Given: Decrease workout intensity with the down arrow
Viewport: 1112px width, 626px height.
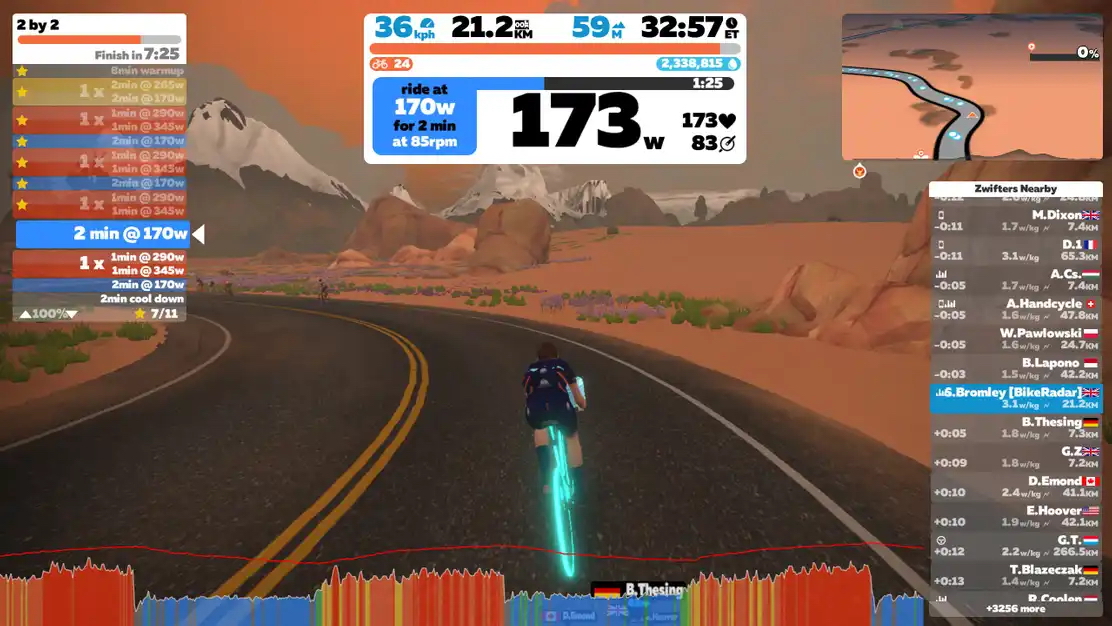Looking at the screenshot, I should tap(71, 314).
